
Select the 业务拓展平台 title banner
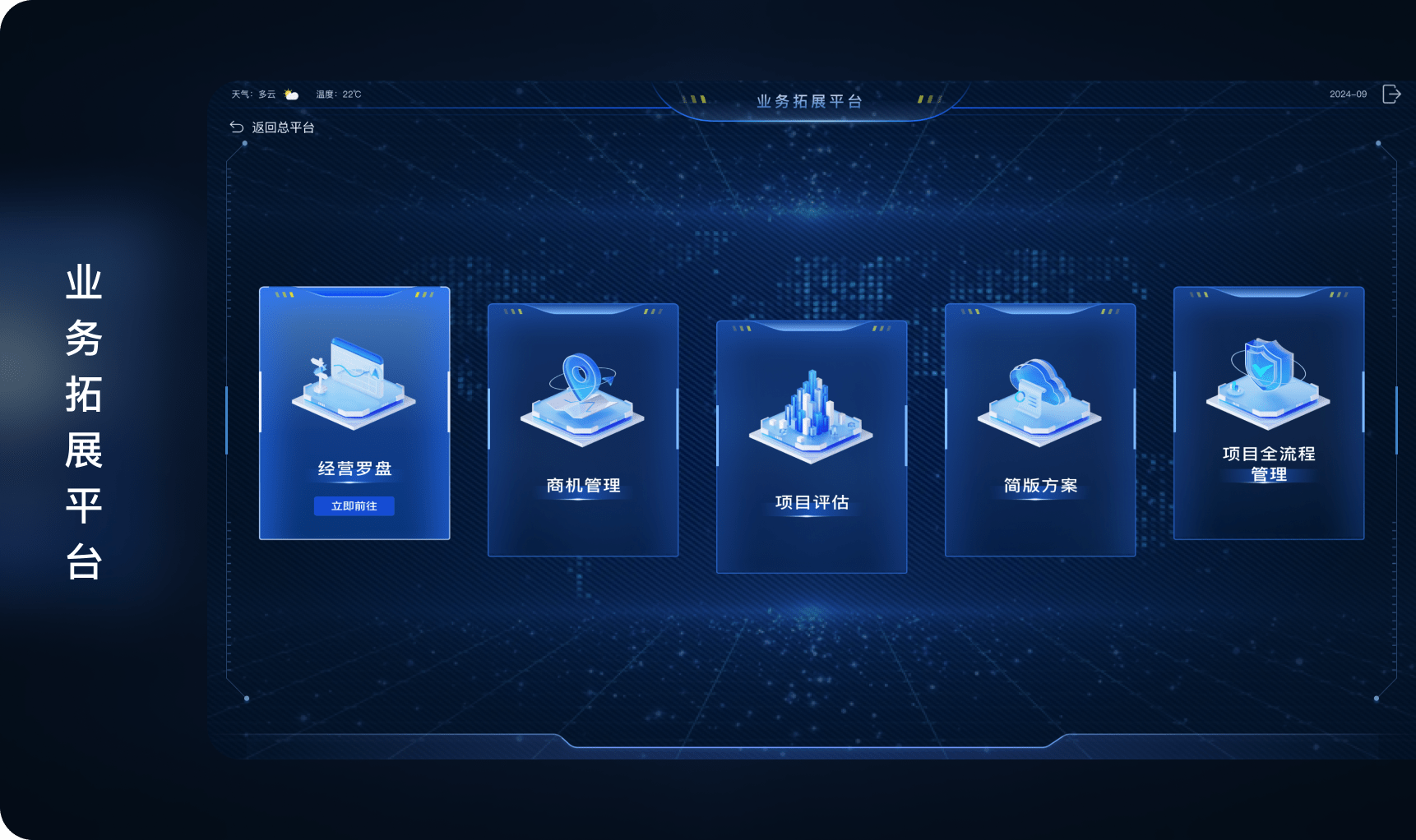tap(810, 99)
